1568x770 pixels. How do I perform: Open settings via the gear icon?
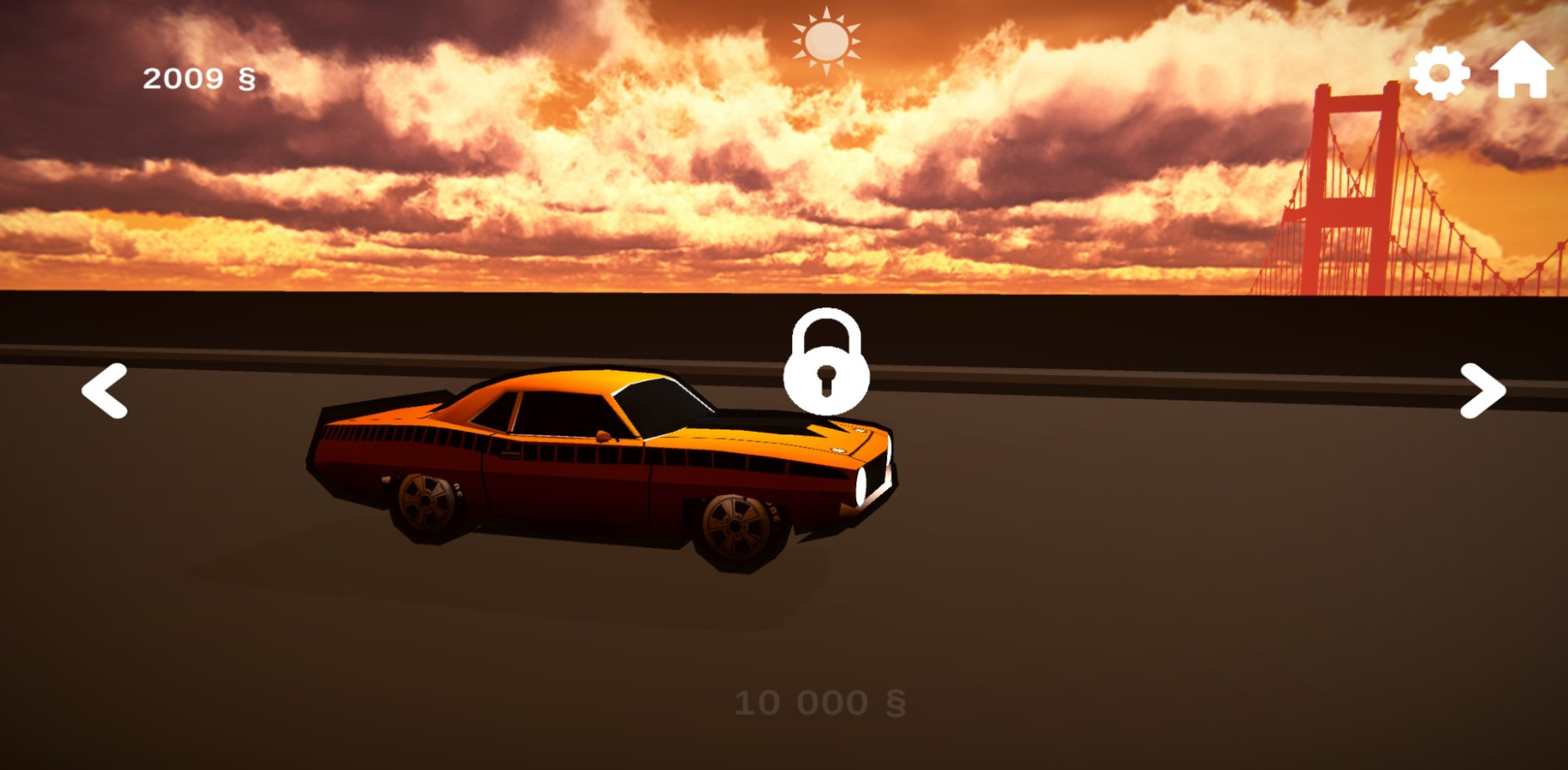(x=1440, y=73)
